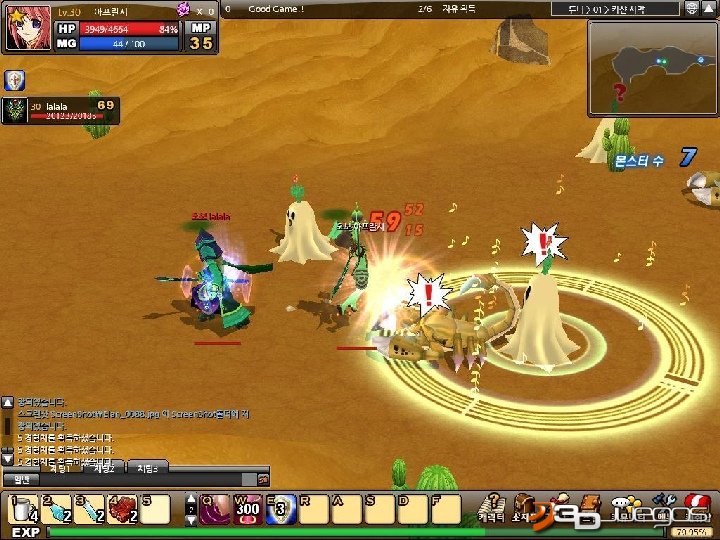Click the red-haired character portrait
The image size is (720, 540).
tap(26, 27)
